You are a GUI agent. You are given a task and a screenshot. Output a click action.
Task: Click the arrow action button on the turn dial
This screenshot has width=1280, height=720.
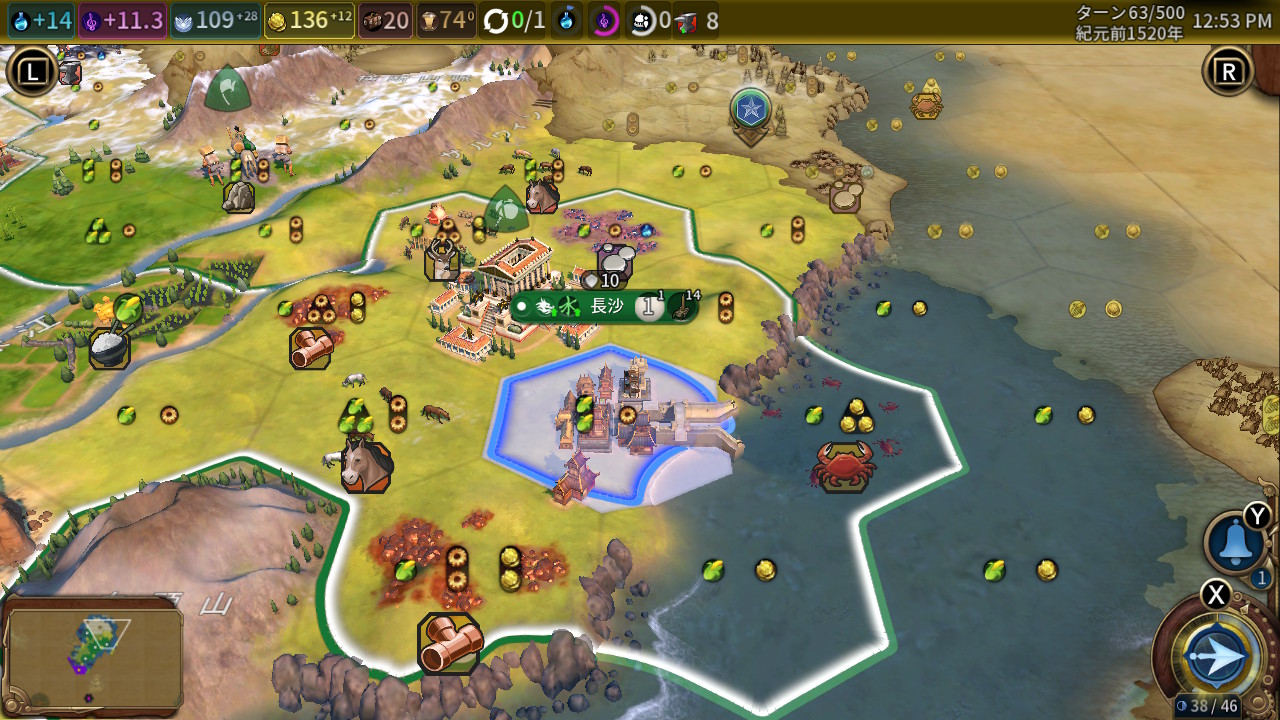(1216, 657)
